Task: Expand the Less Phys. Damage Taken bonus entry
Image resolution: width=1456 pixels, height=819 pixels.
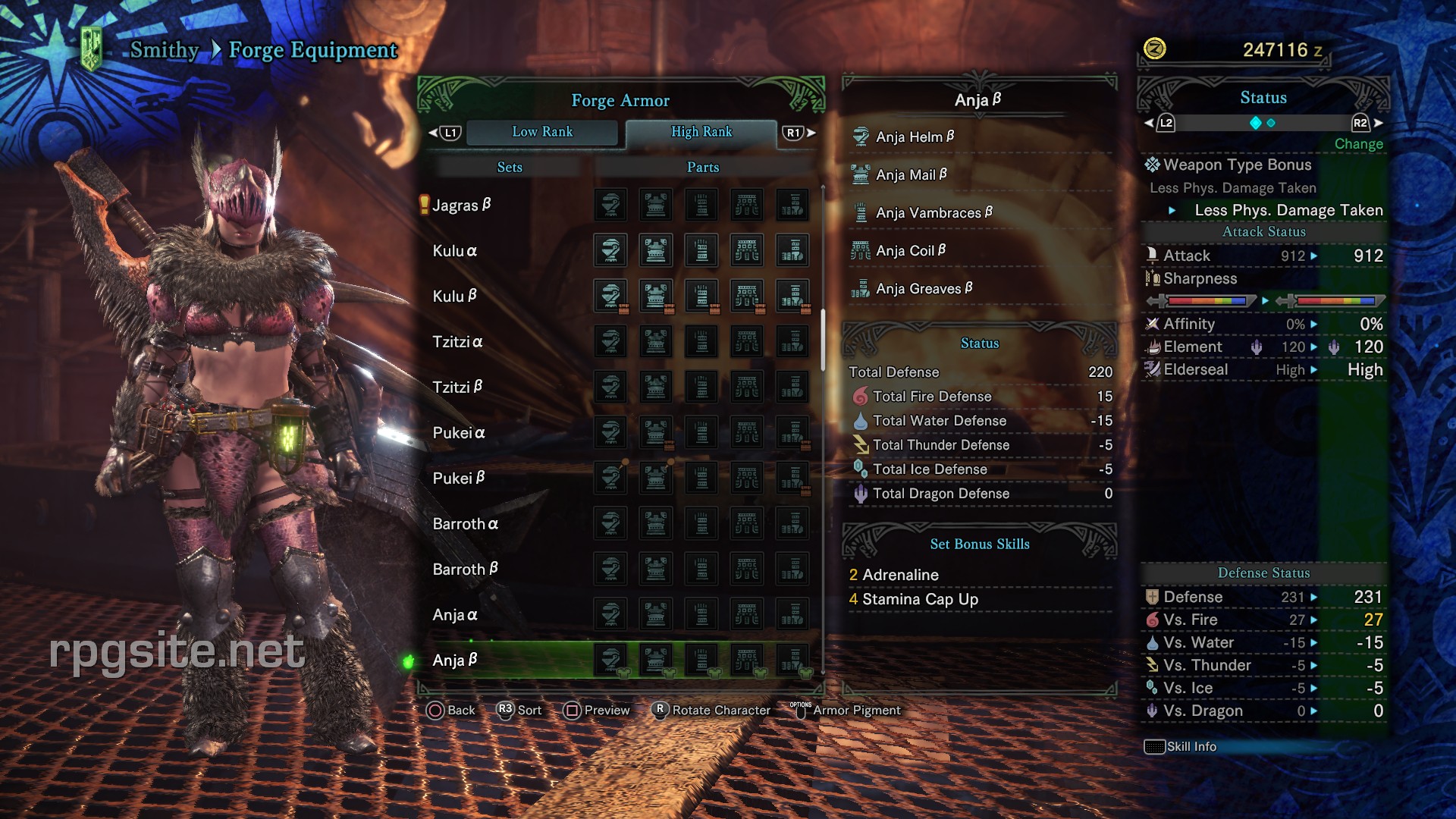Action: [x=1288, y=210]
